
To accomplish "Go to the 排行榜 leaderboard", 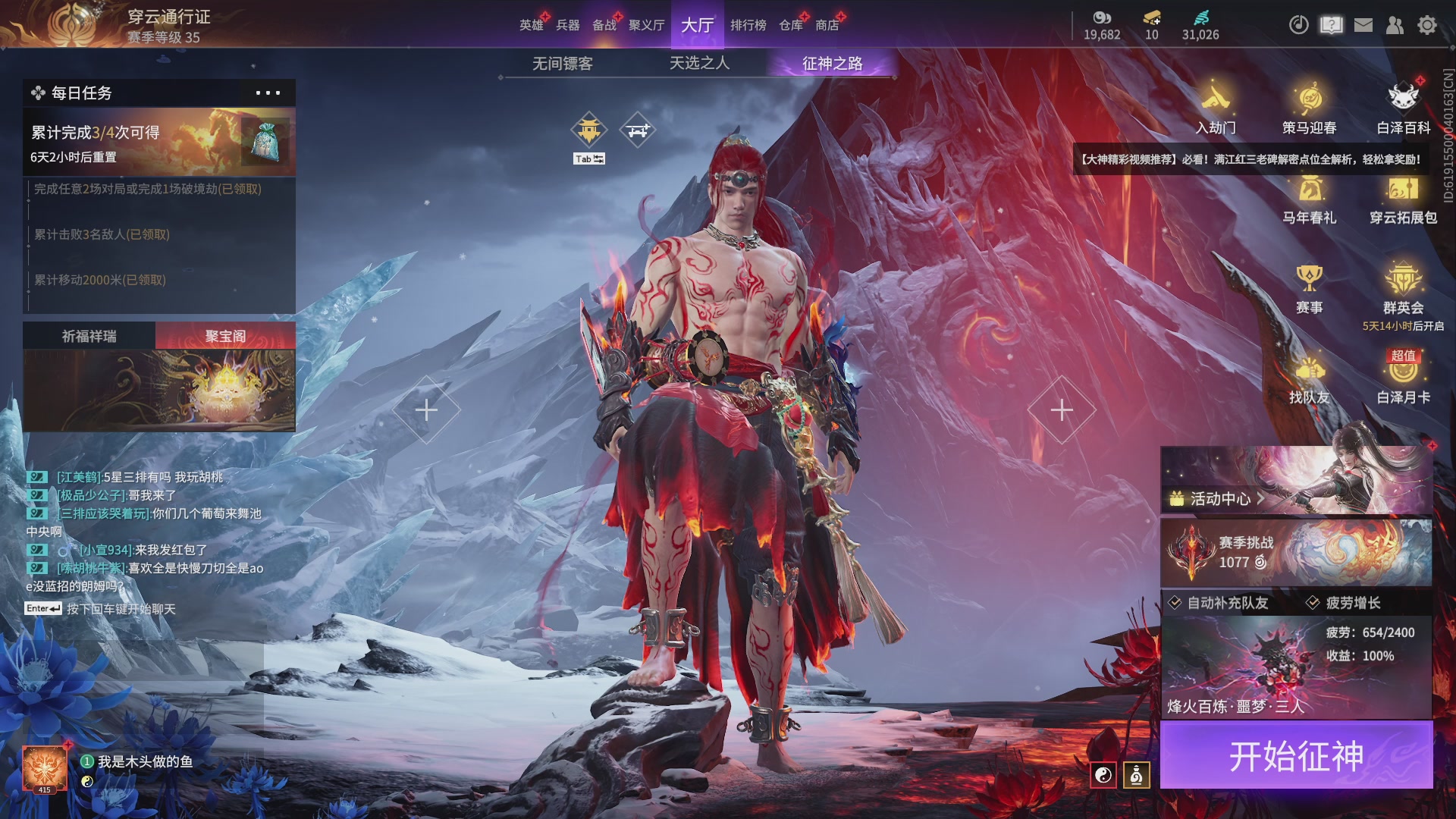I will pos(748,25).
